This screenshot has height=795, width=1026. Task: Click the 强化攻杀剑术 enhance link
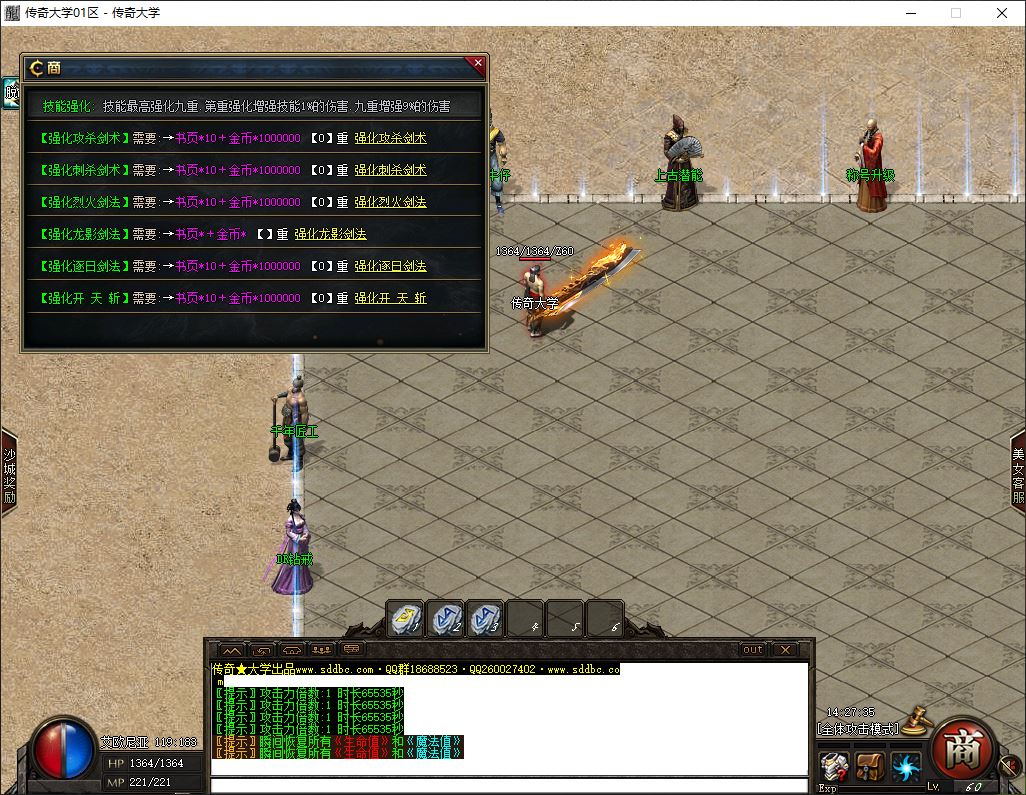point(390,138)
